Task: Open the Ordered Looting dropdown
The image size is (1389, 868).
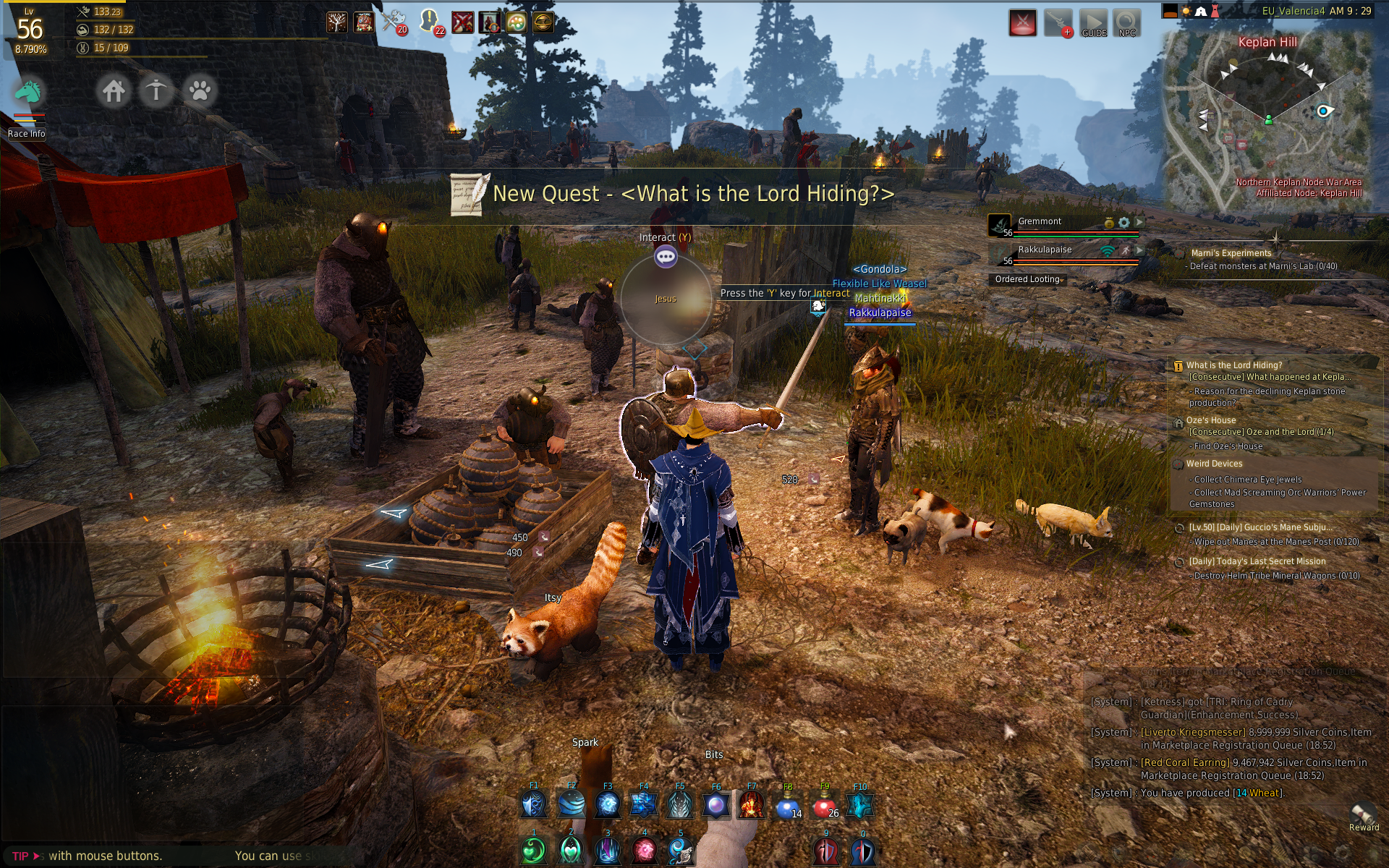Action: point(1028,279)
